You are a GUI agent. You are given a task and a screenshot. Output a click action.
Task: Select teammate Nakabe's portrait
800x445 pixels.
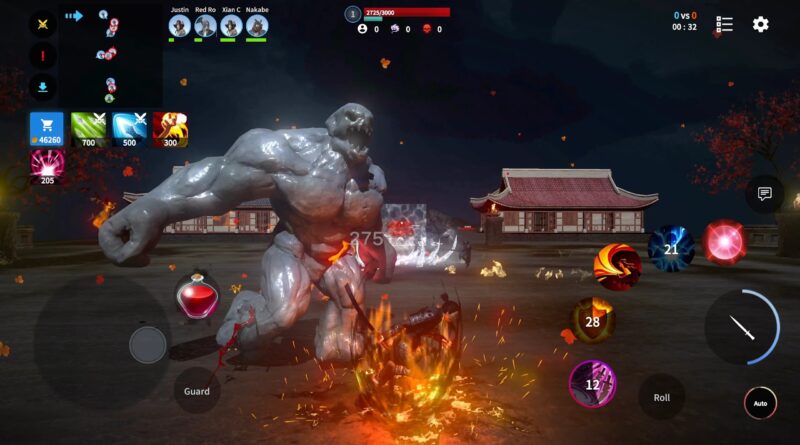tap(256, 25)
